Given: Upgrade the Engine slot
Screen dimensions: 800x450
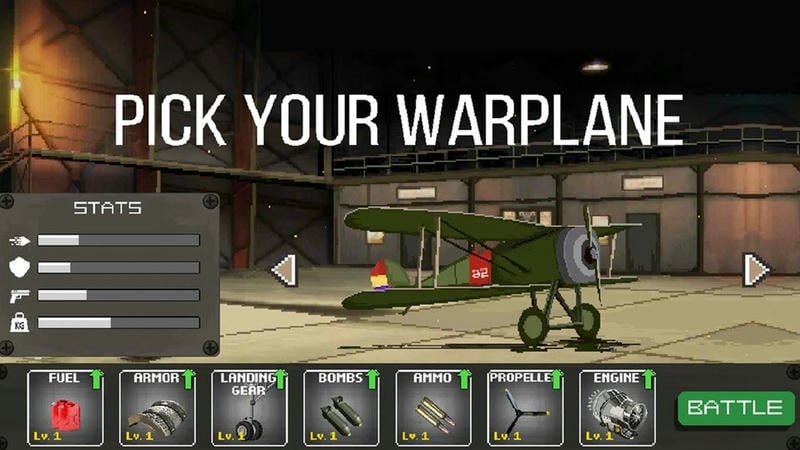Looking at the screenshot, I should (617, 407).
